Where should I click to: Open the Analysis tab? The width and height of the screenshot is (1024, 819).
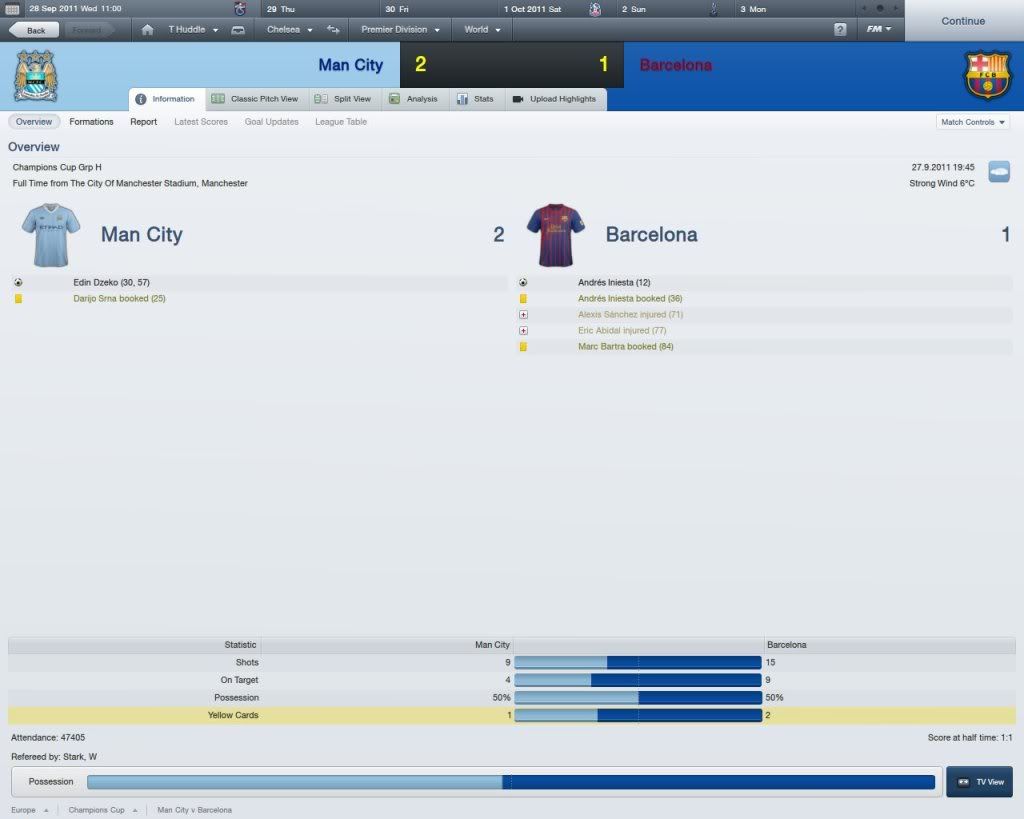coord(413,99)
